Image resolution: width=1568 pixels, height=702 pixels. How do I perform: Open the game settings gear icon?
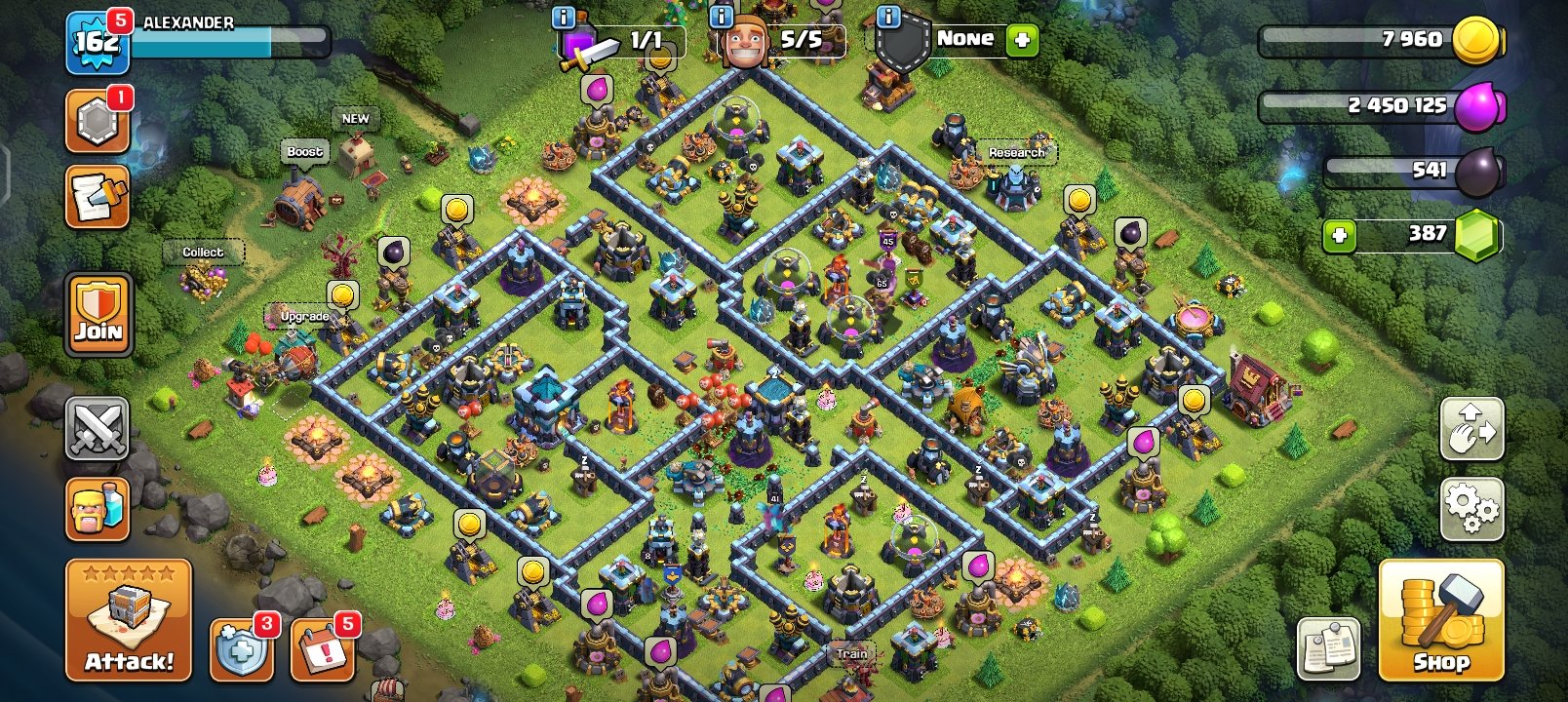tap(1470, 508)
